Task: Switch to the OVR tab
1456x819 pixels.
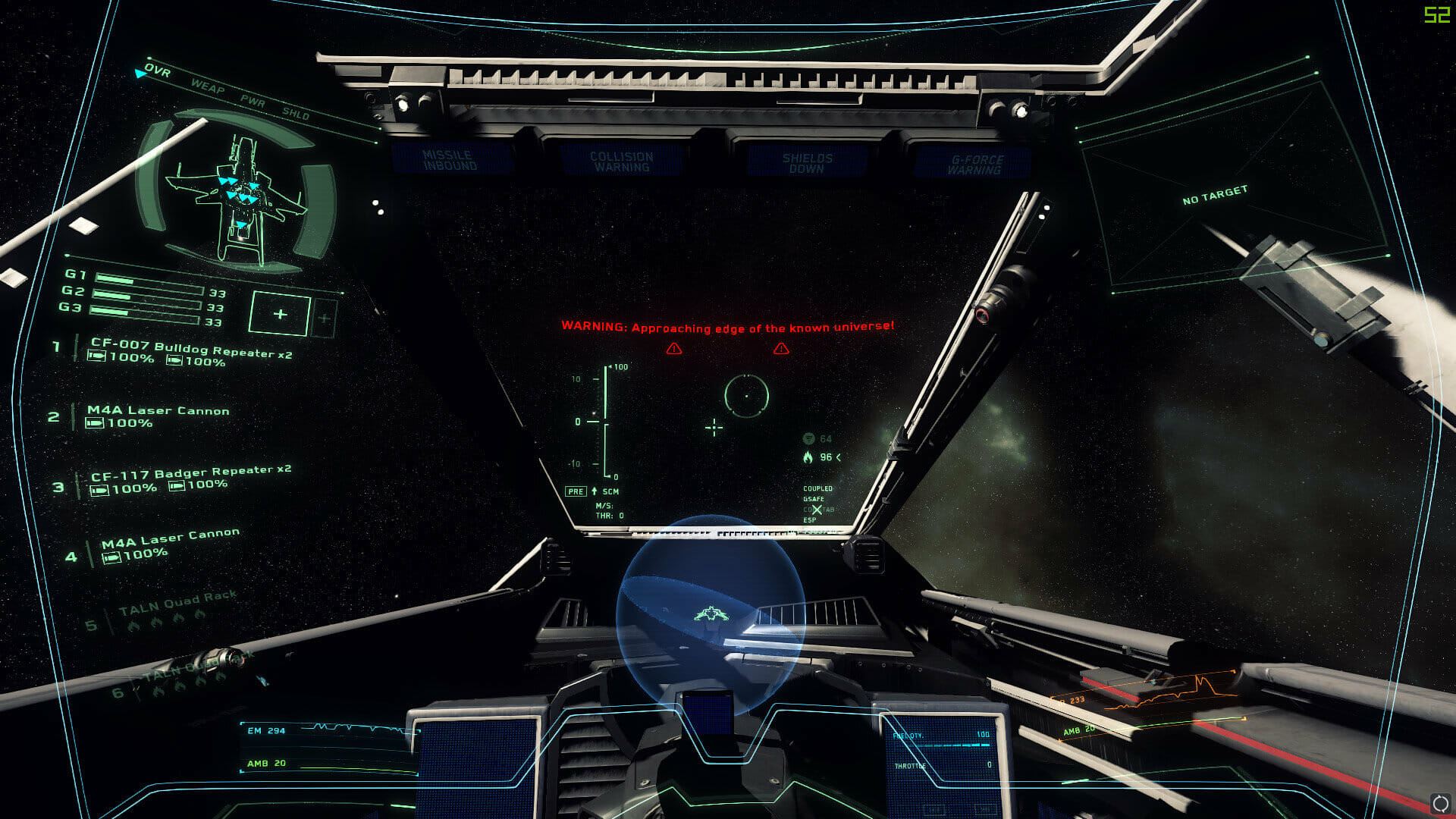Action: coord(158,72)
